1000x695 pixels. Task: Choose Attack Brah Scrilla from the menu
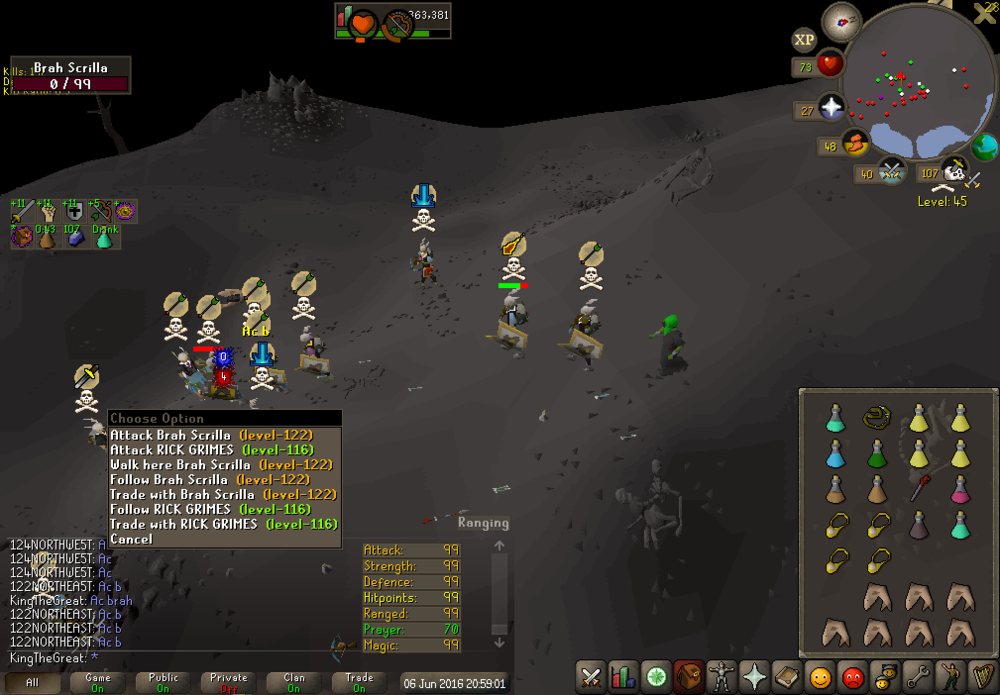click(x=210, y=435)
